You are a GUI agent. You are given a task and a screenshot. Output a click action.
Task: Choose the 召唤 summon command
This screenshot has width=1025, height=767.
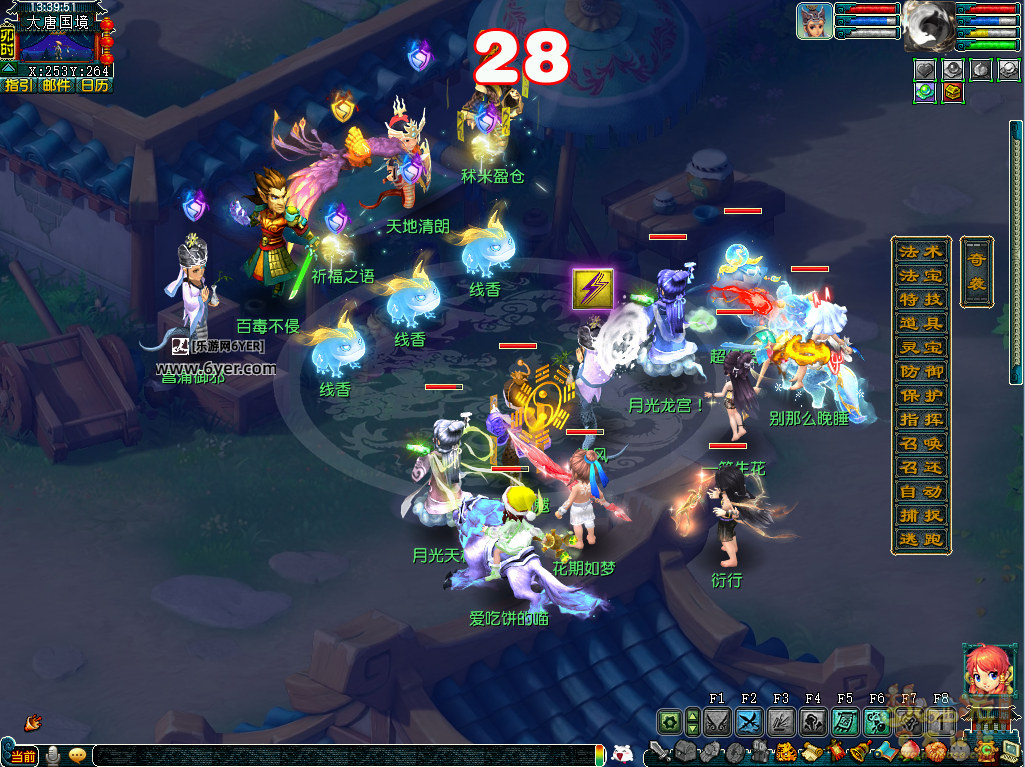920,443
